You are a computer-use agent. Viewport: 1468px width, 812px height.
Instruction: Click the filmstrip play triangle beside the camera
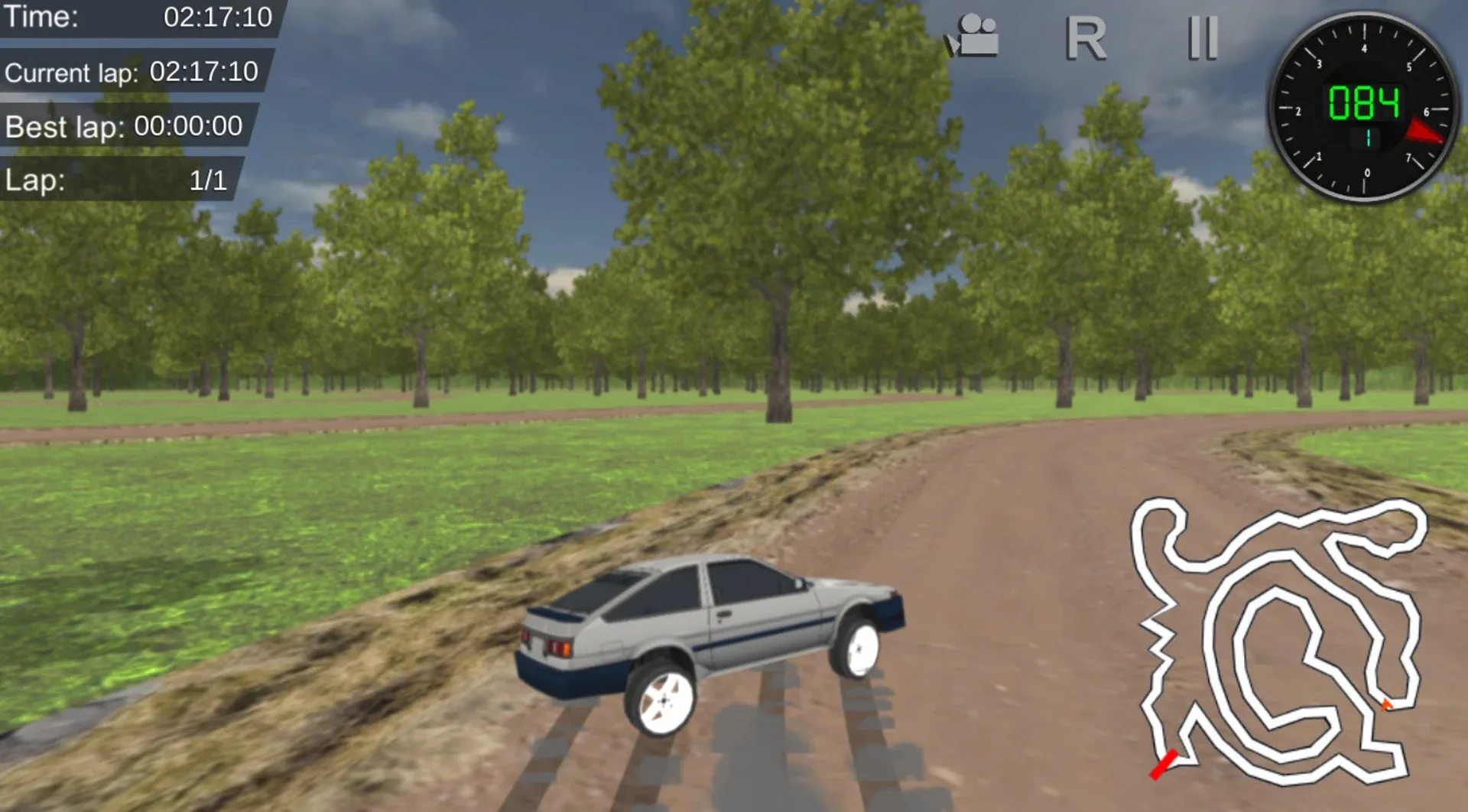click(953, 44)
